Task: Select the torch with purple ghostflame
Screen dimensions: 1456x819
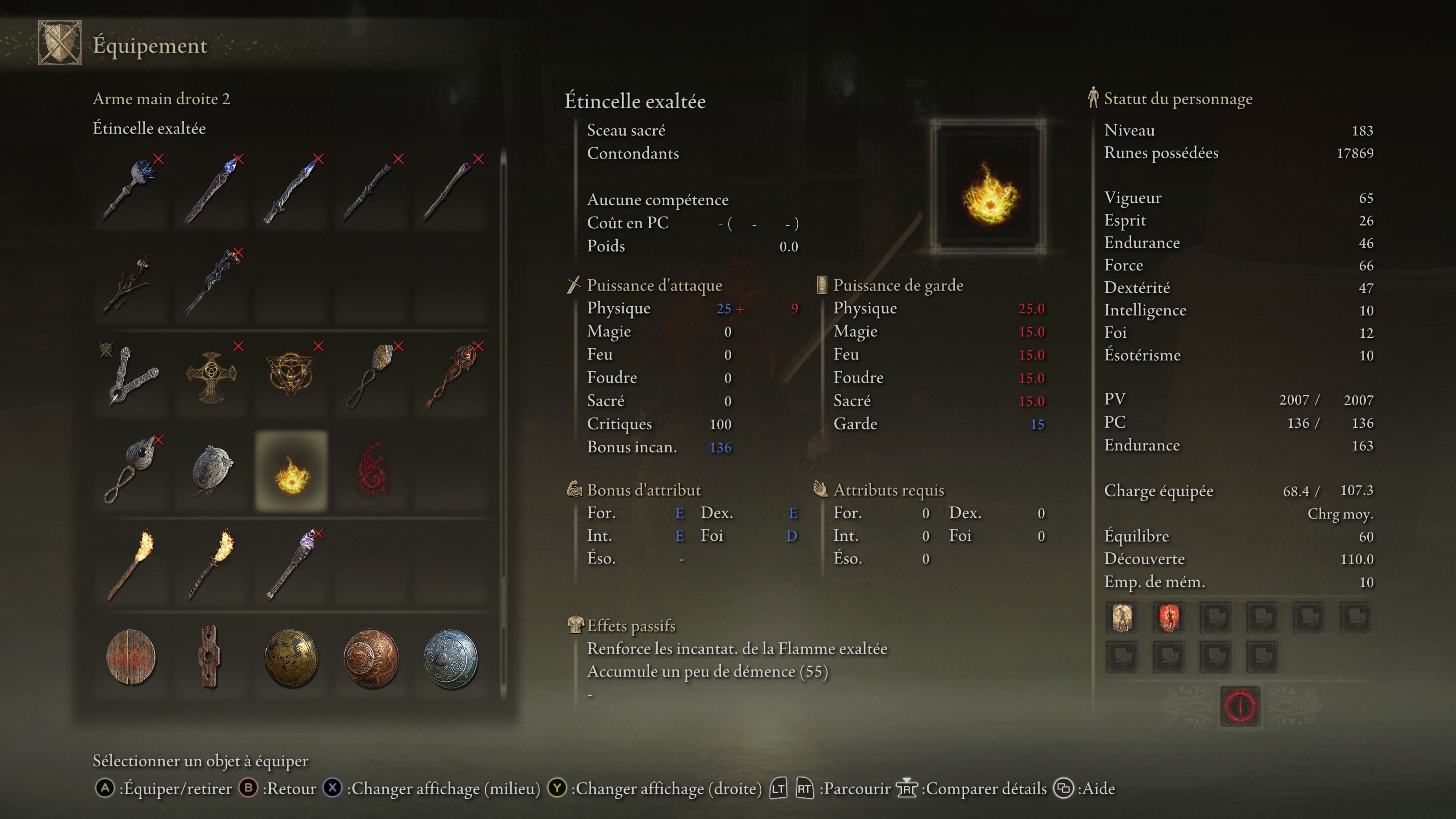Action: (292, 564)
